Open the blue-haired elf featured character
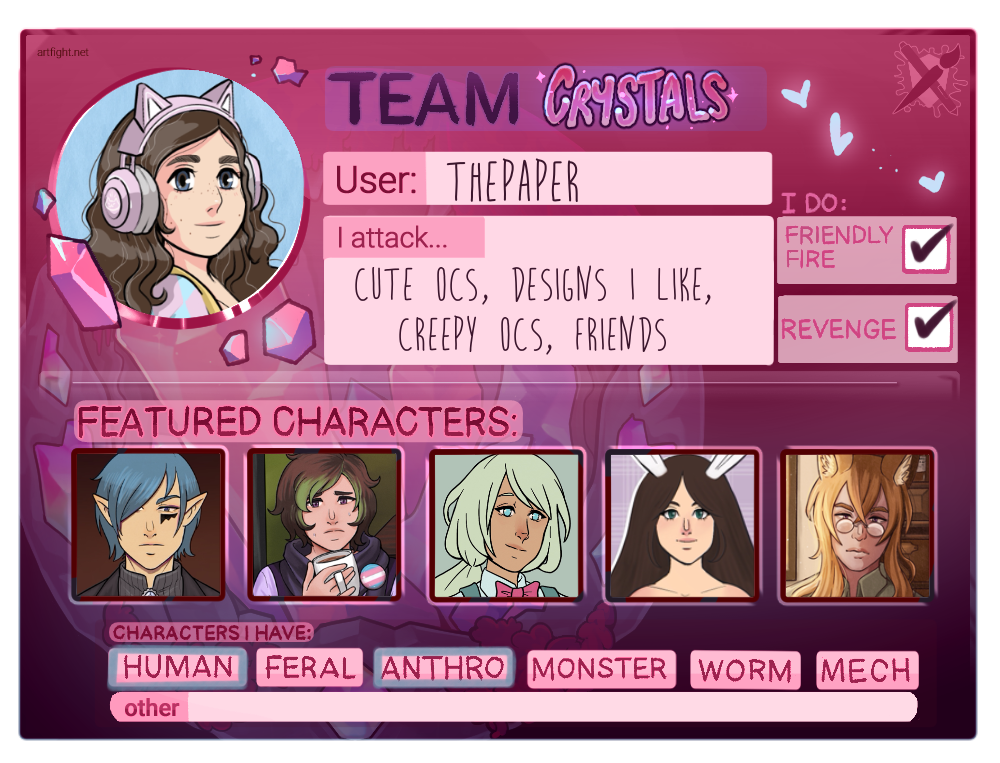 pos(149,524)
